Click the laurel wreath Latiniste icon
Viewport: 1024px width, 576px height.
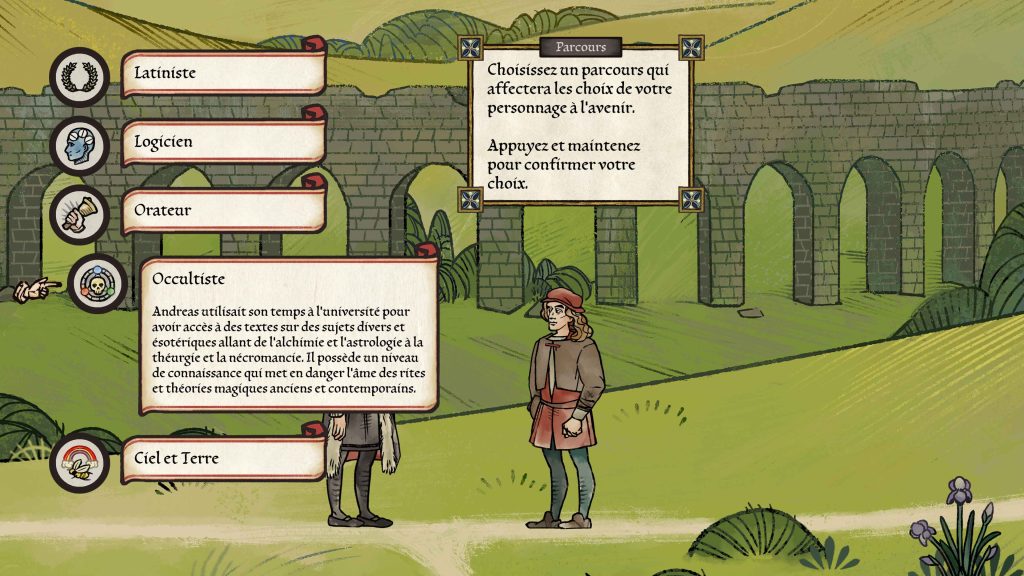click(80, 76)
